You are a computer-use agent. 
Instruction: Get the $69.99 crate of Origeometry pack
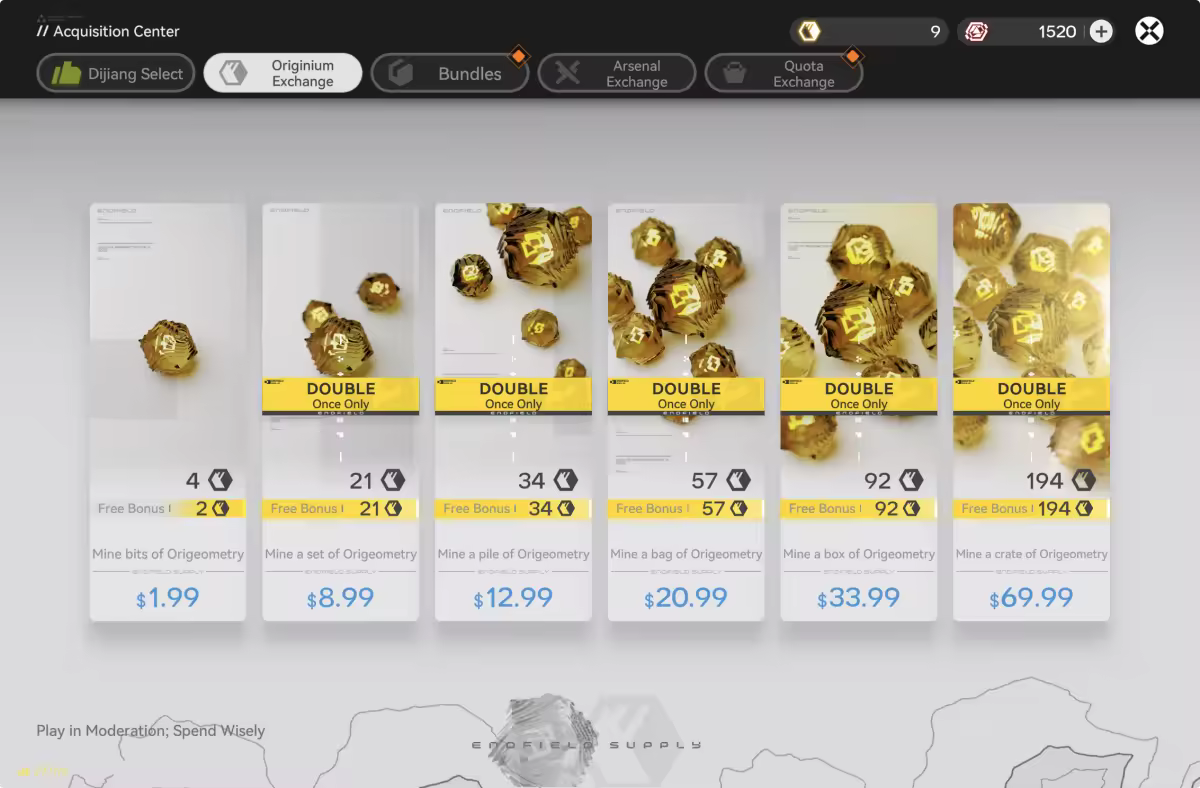click(x=1031, y=412)
